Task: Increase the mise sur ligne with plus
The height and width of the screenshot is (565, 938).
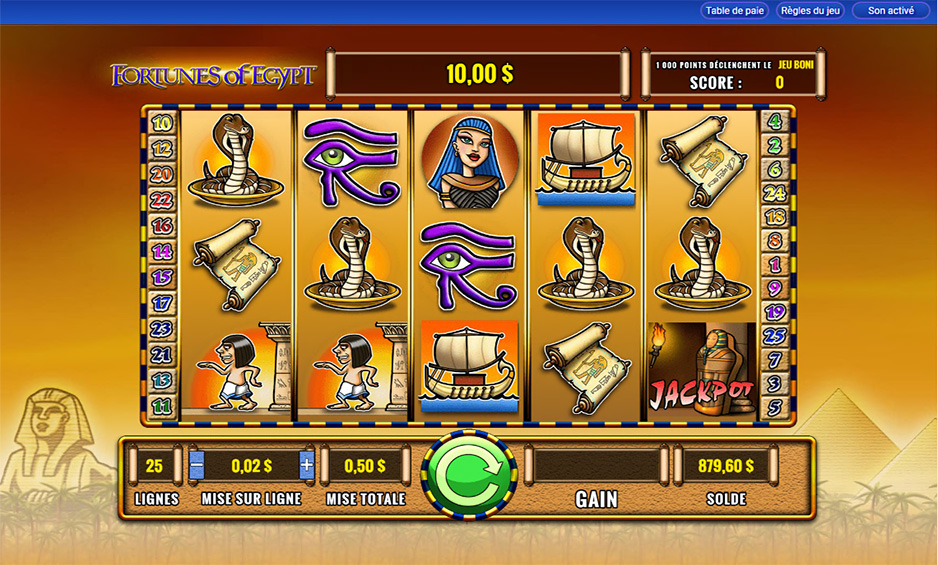Action: 306,465
